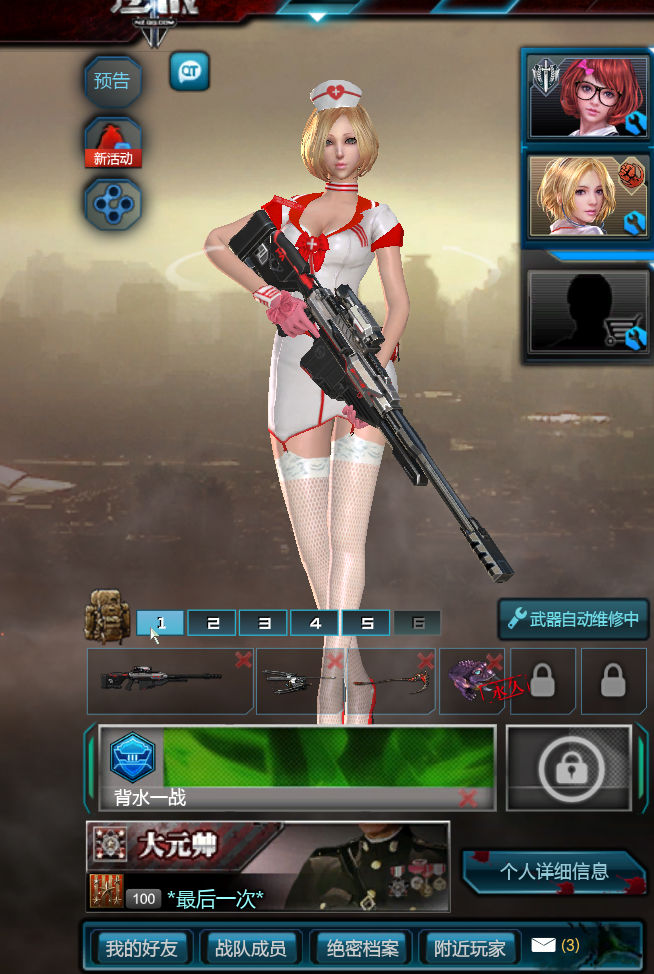Switch to backpack loadout tab 3
This screenshot has height=974, width=654.
pos(264,623)
